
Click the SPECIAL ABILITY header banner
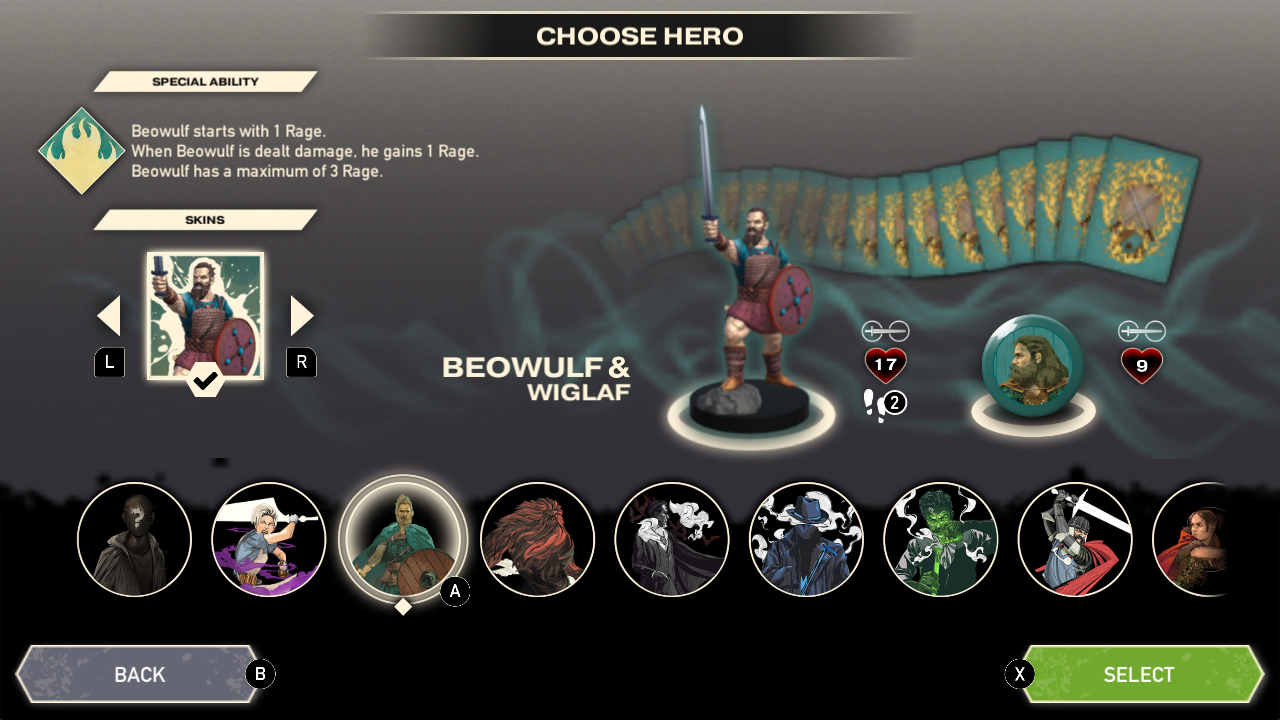tap(205, 81)
